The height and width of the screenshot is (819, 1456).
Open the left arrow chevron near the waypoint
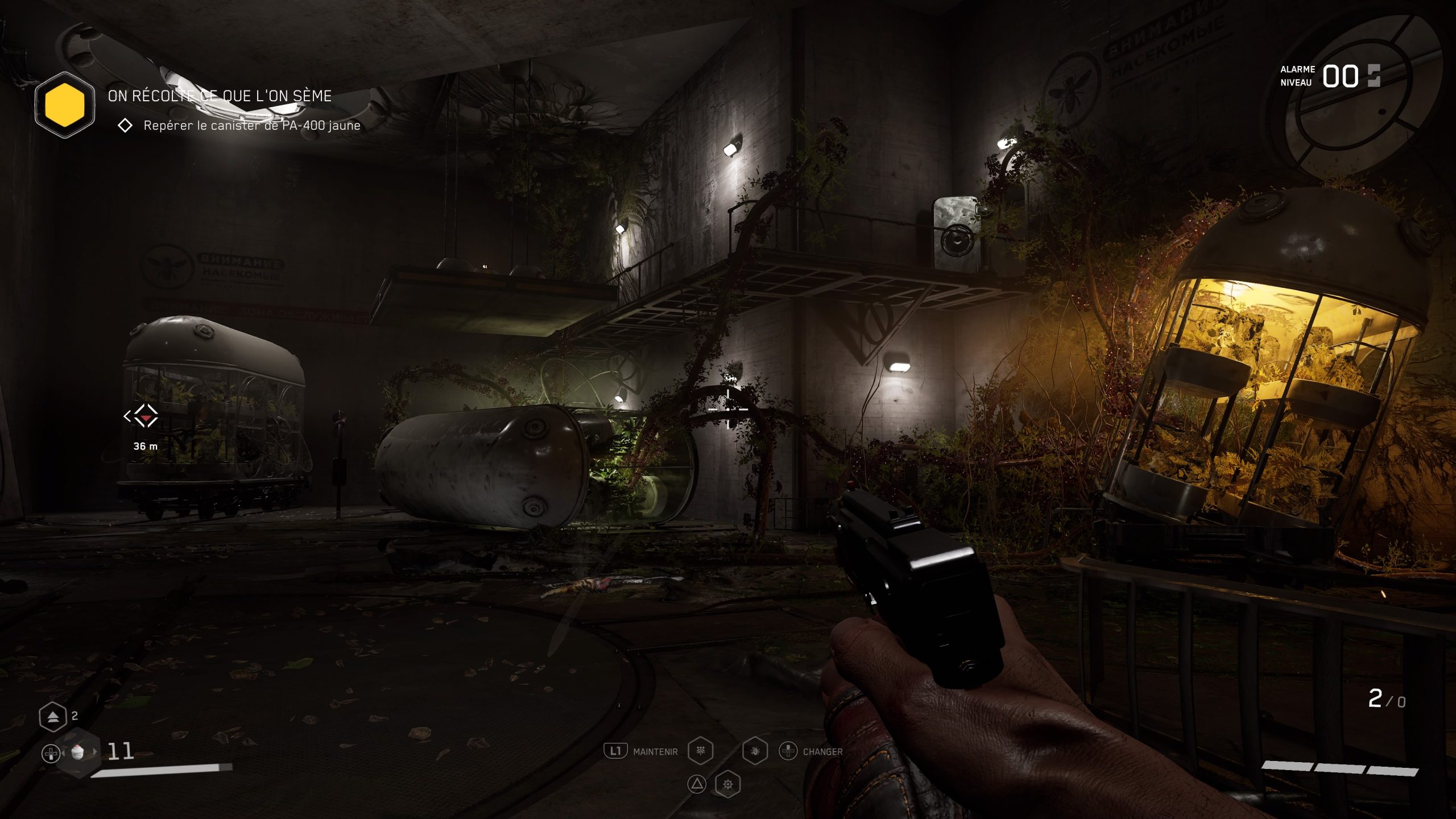(x=127, y=416)
